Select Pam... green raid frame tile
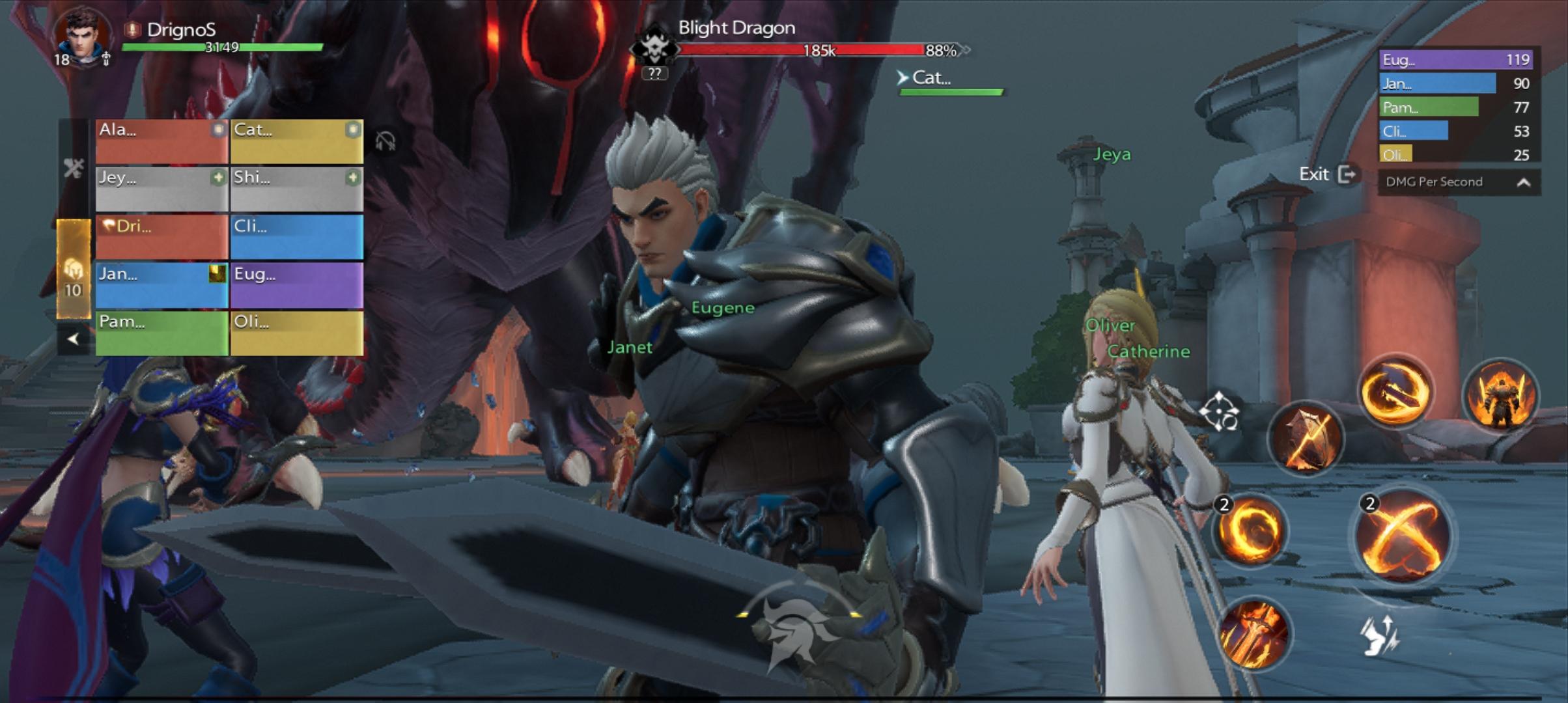Viewport: 1568px width, 703px height. click(161, 333)
